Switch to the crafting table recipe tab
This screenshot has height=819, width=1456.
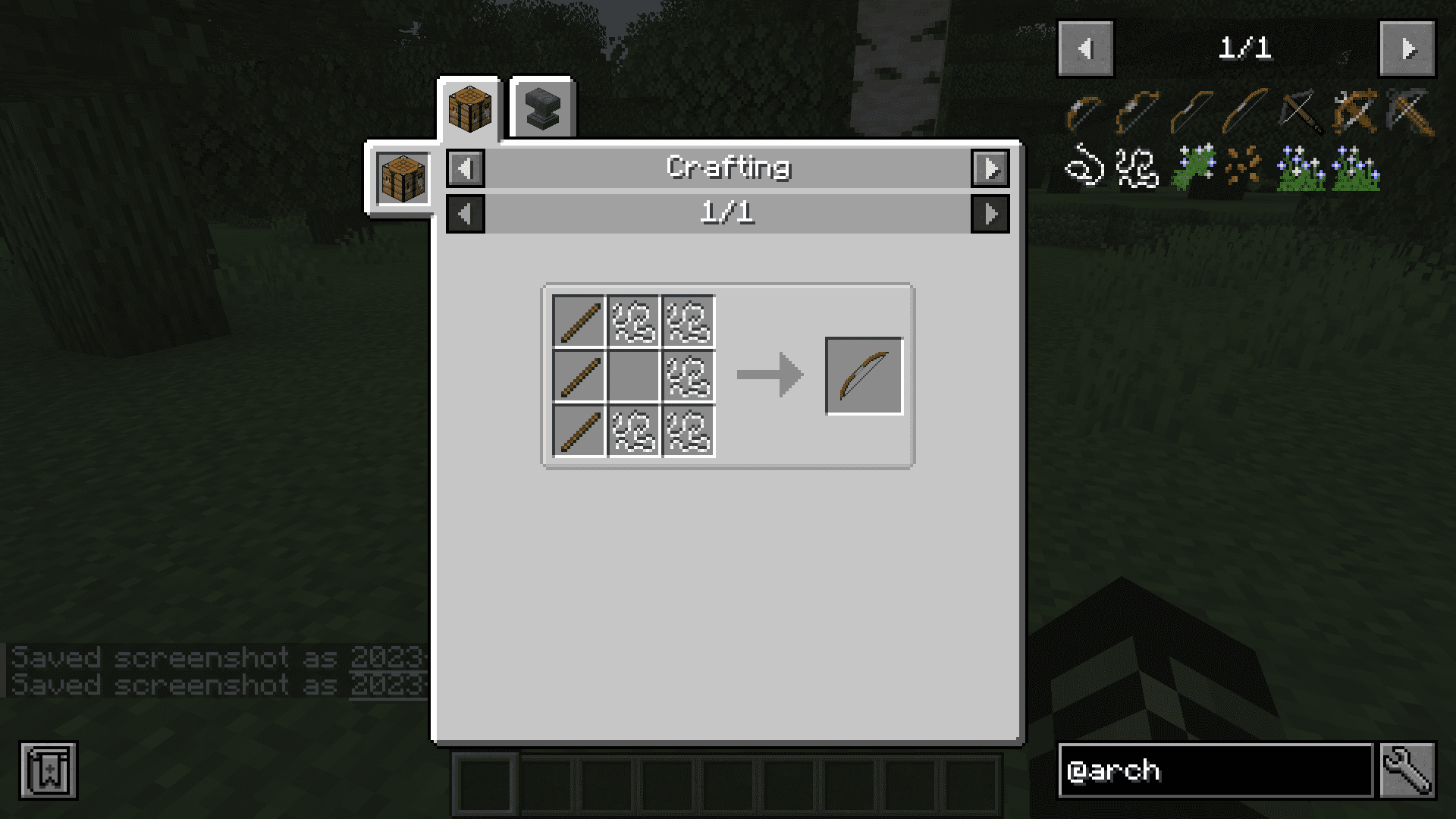[469, 108]
